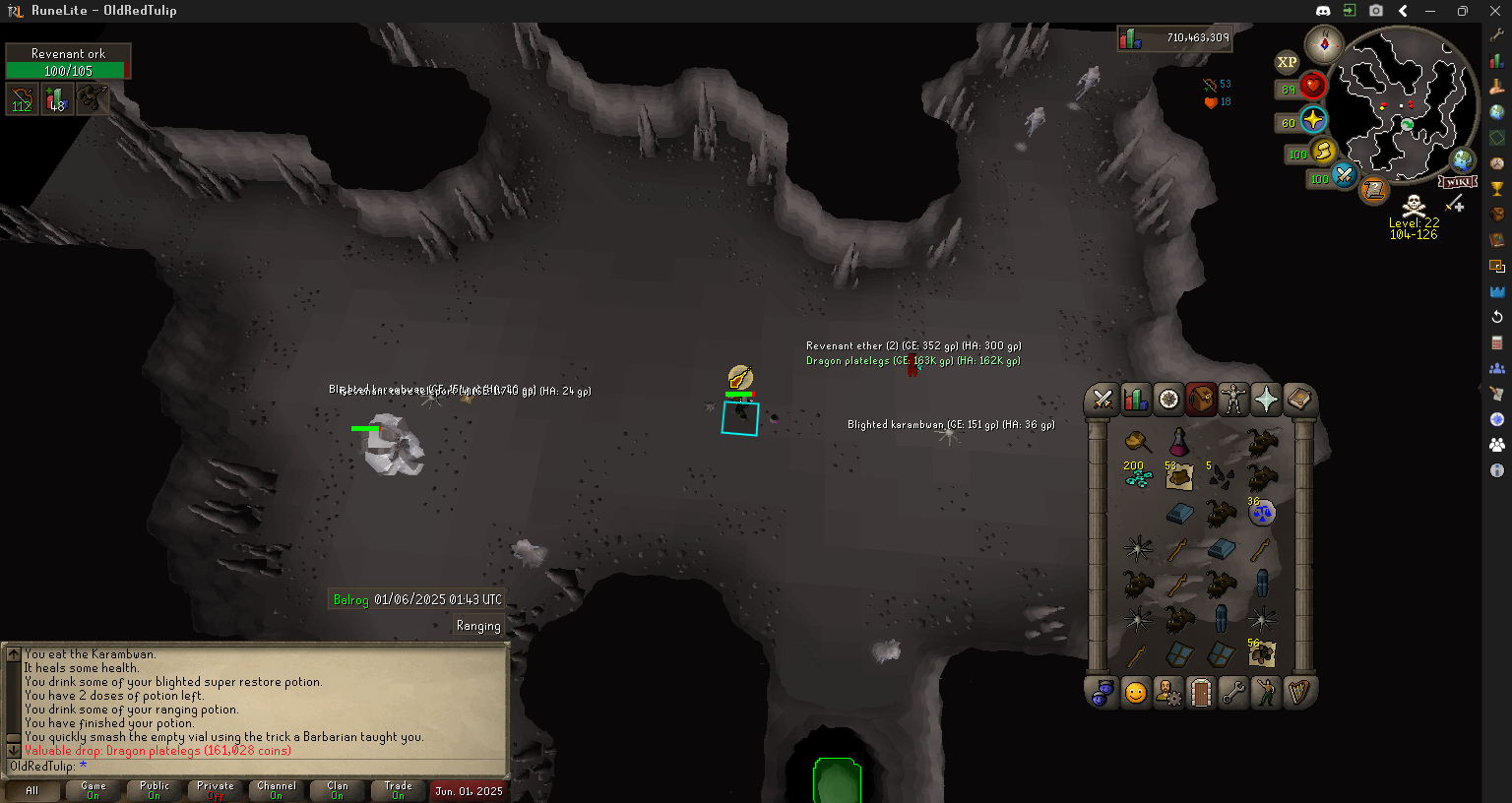Viewport: 1512px width, 803px height.
Task: Switch chat filter to Private
Action: click(216, 790)
